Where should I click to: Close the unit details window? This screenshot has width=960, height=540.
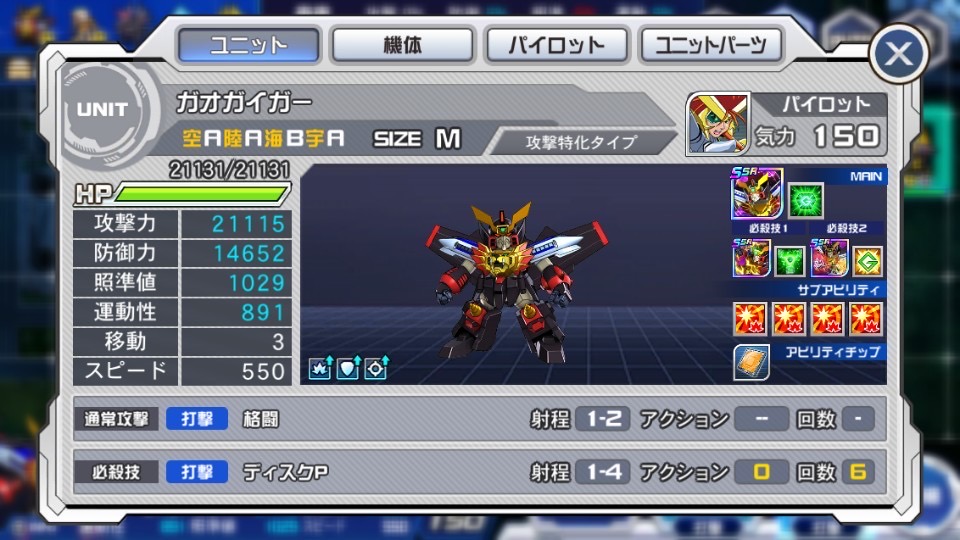coord(899,56)
